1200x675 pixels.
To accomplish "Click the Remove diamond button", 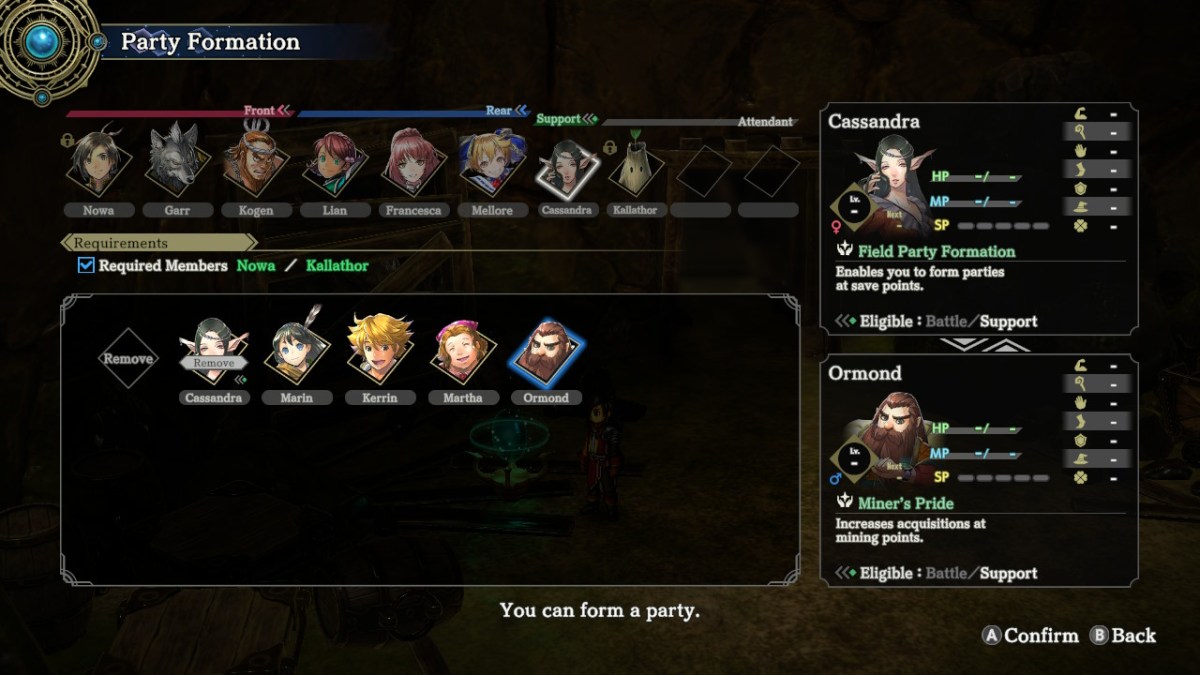I will click(x=128, y=358).
